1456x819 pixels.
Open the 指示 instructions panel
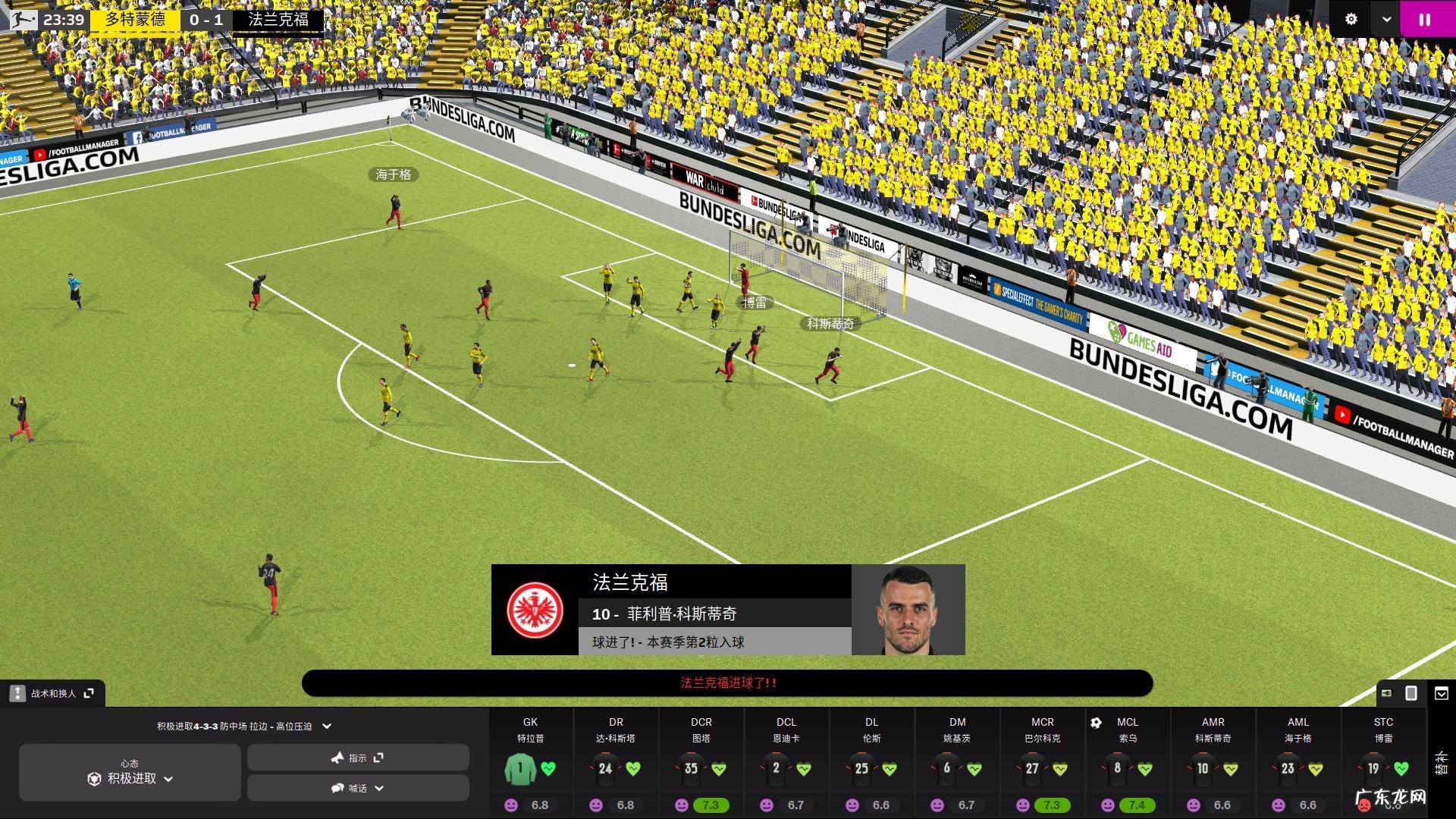(358, 758)
